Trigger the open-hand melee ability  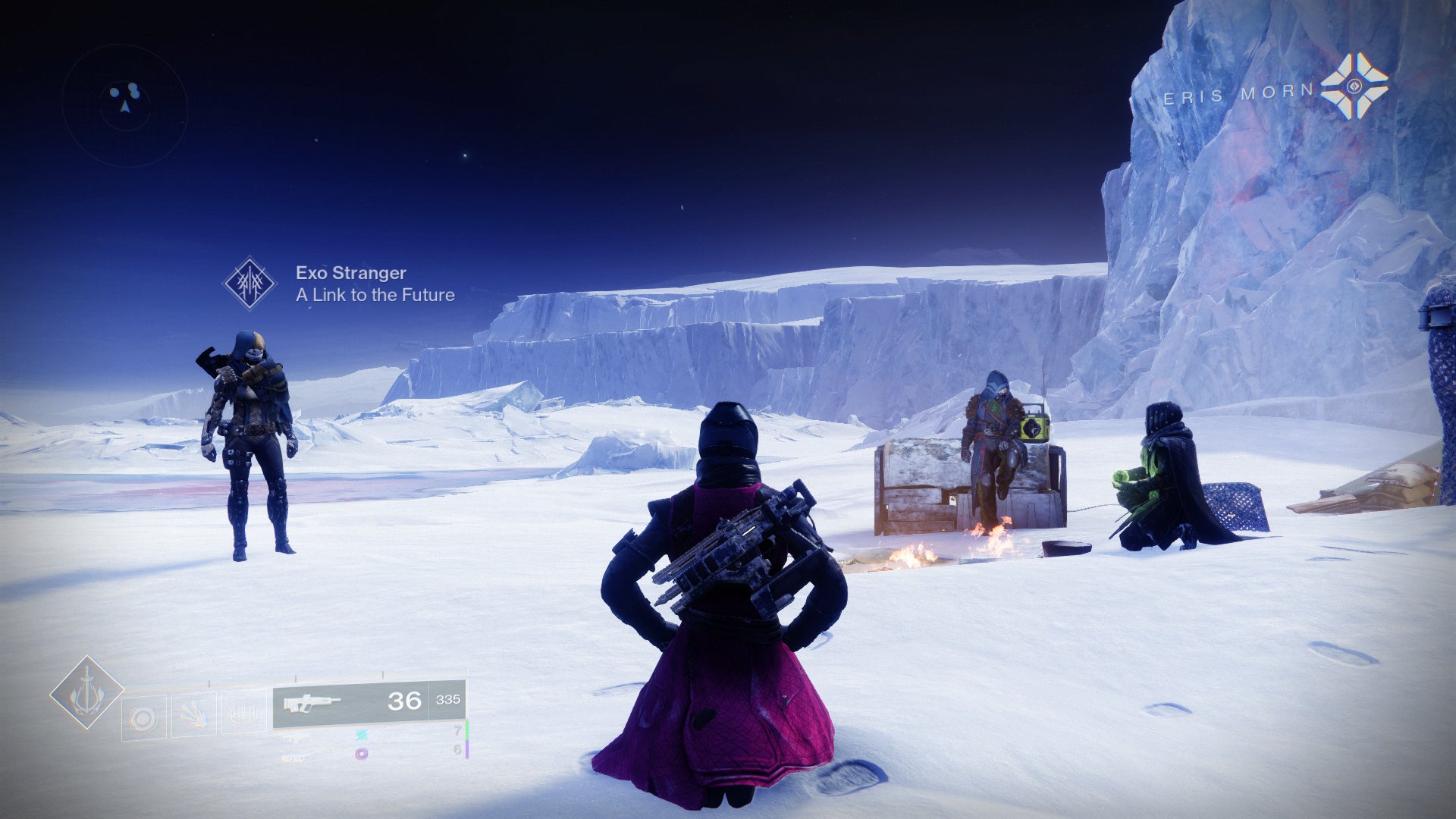pos(193,714)
